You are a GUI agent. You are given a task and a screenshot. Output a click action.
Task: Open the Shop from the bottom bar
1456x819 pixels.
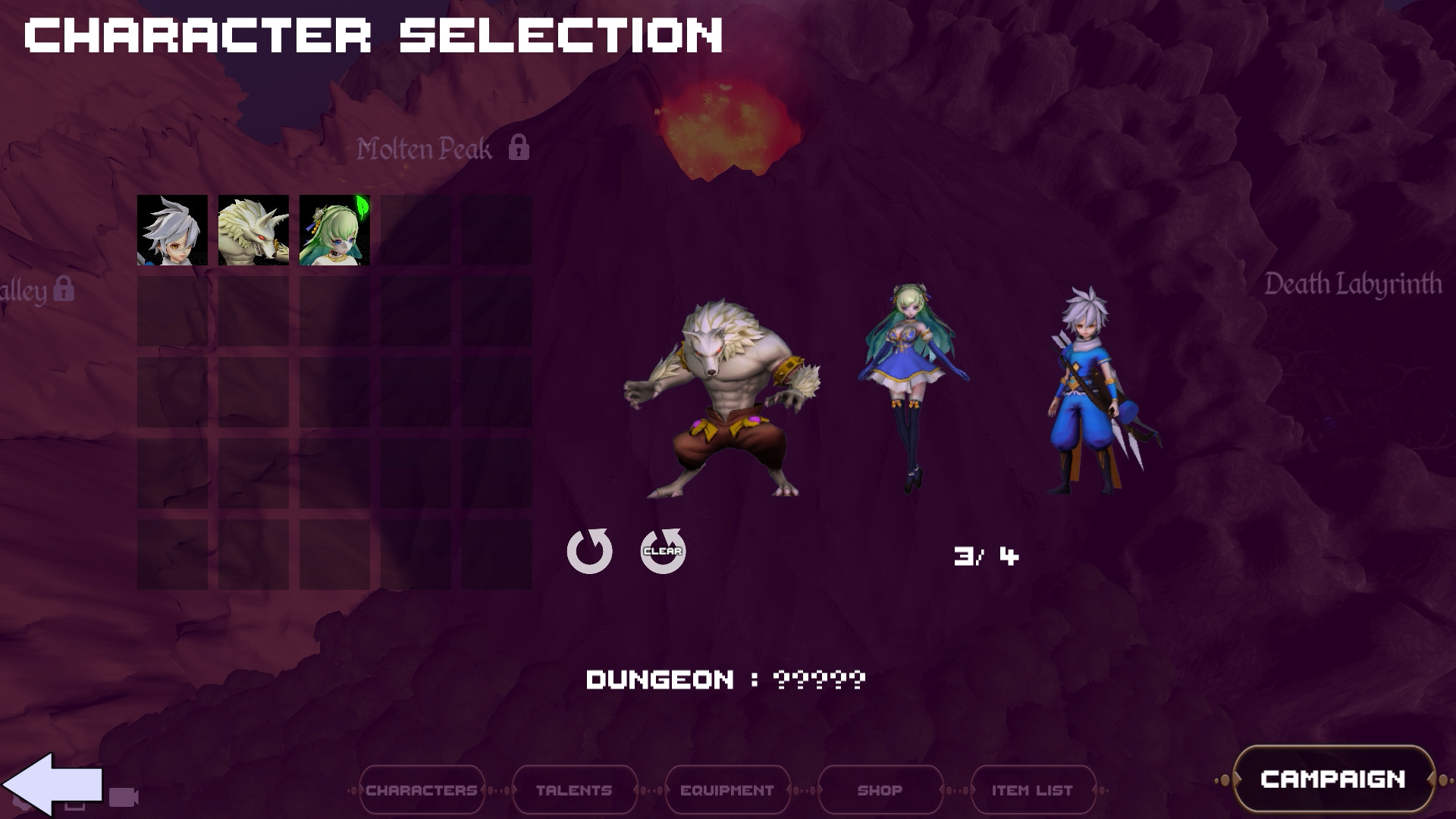(879, 789)
